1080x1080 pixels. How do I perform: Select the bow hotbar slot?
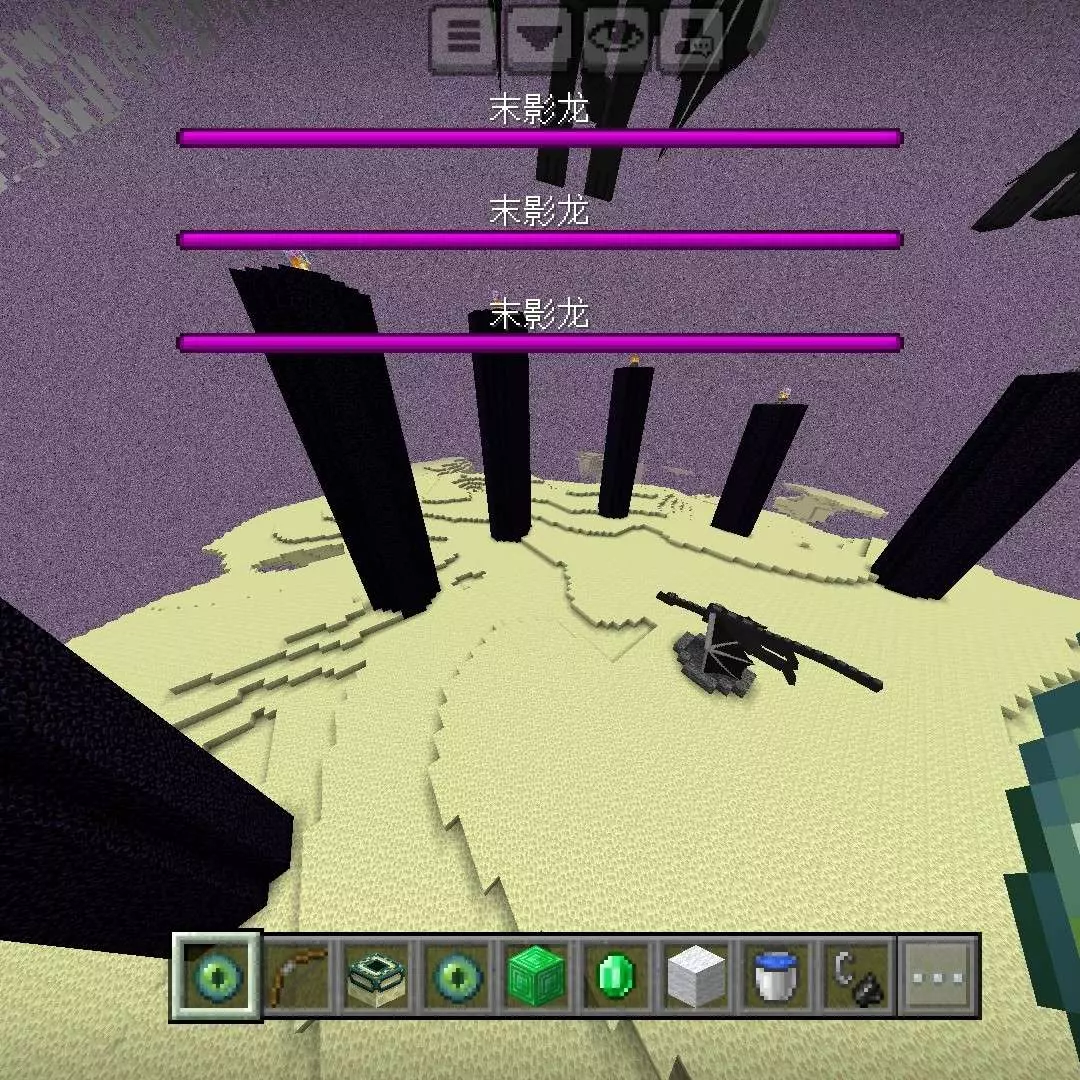click(x=297, y=975)
